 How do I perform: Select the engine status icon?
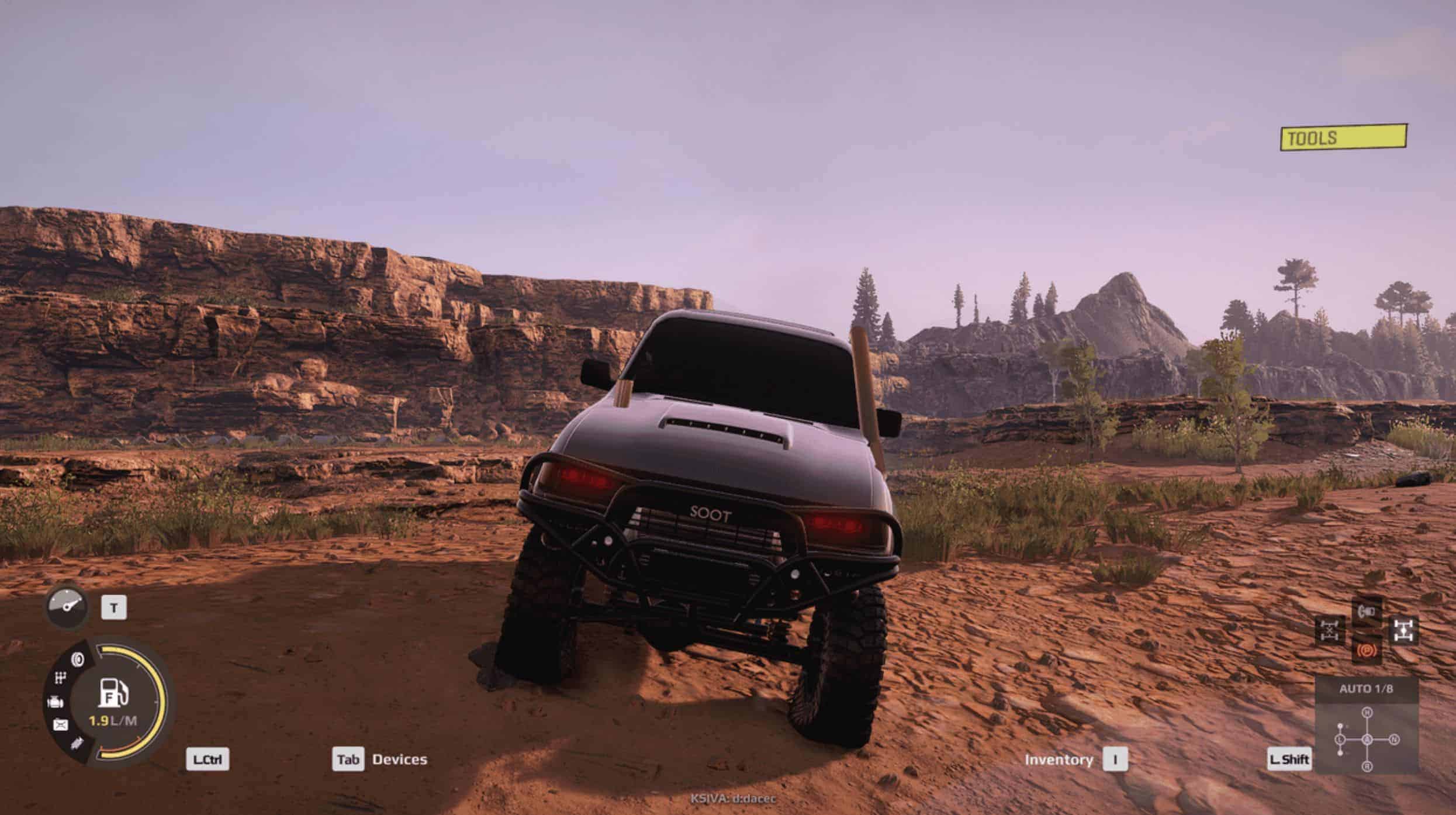tap(55, 702)
